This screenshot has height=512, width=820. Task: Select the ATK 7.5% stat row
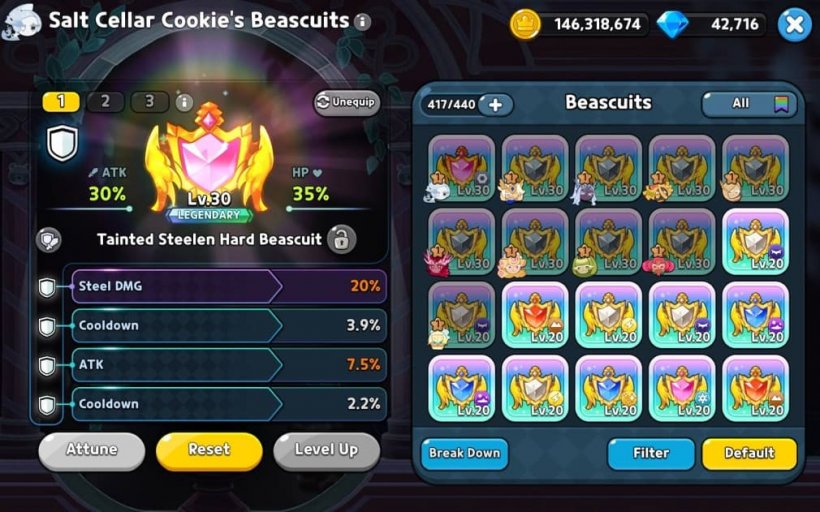coord(228,365)
